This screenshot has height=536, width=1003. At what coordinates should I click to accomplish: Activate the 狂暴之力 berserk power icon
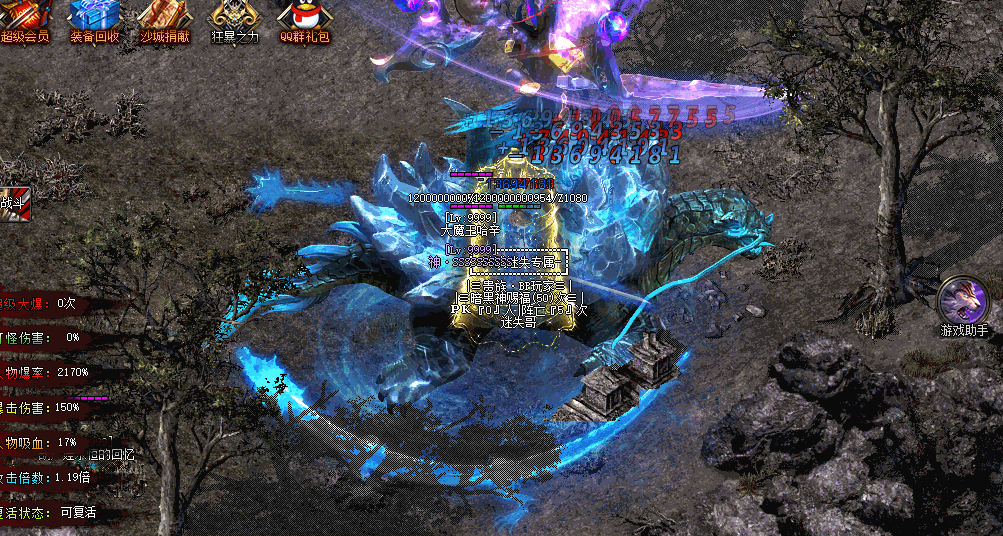[x=235, y=18]
